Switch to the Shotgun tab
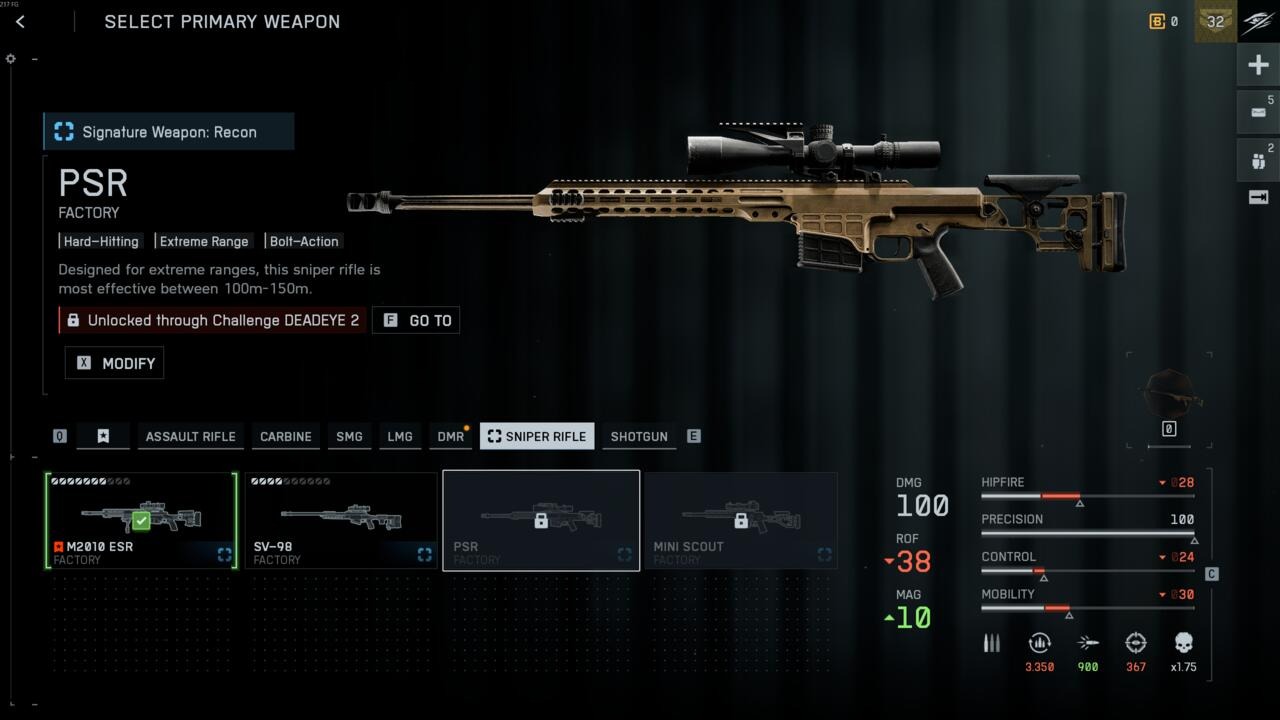Screen dimensions: 1280x720 (639, 437)
